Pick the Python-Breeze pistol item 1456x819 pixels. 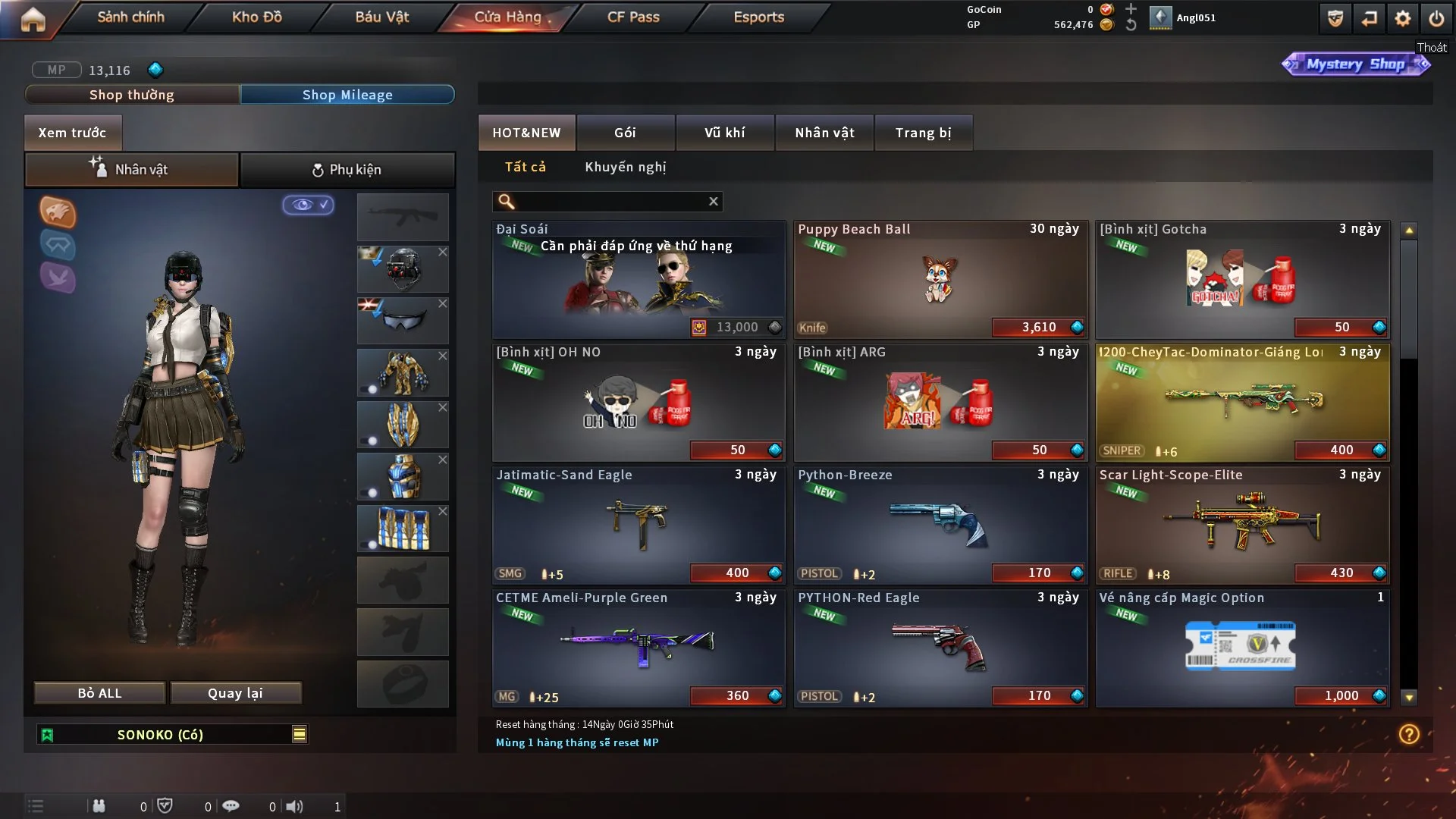(x=940, y=525)
